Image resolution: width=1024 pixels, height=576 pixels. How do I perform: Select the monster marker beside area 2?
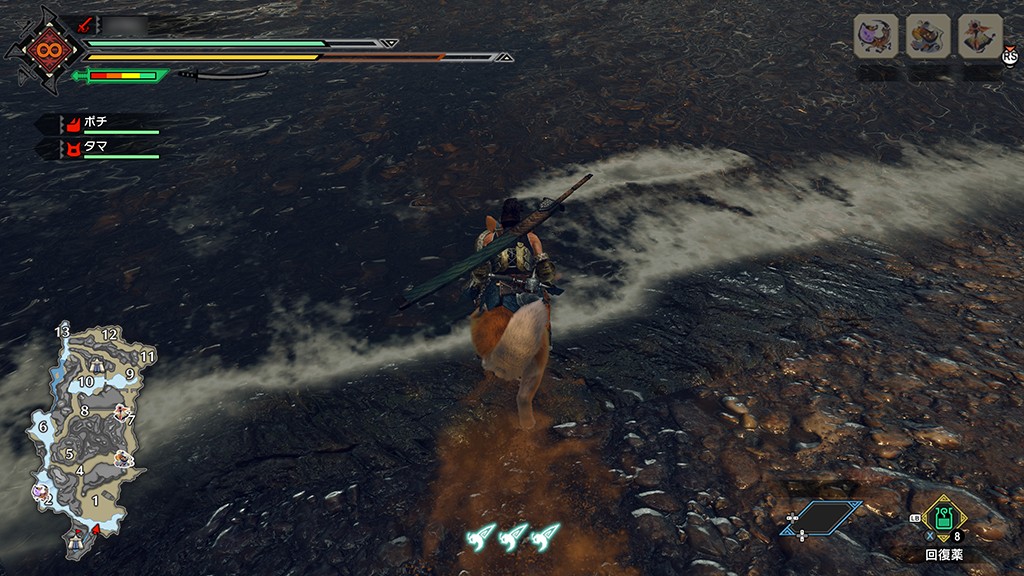[39, 492]
